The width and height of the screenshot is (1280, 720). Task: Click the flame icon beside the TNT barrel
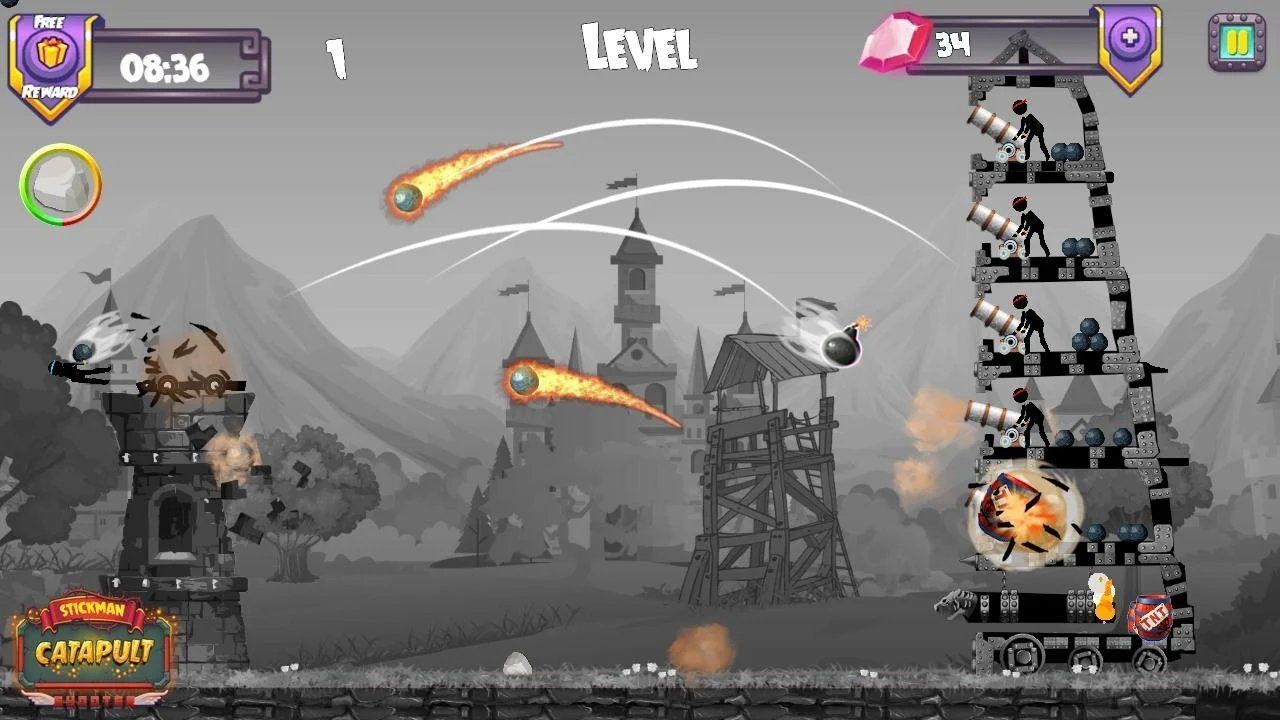point(1104,597)
